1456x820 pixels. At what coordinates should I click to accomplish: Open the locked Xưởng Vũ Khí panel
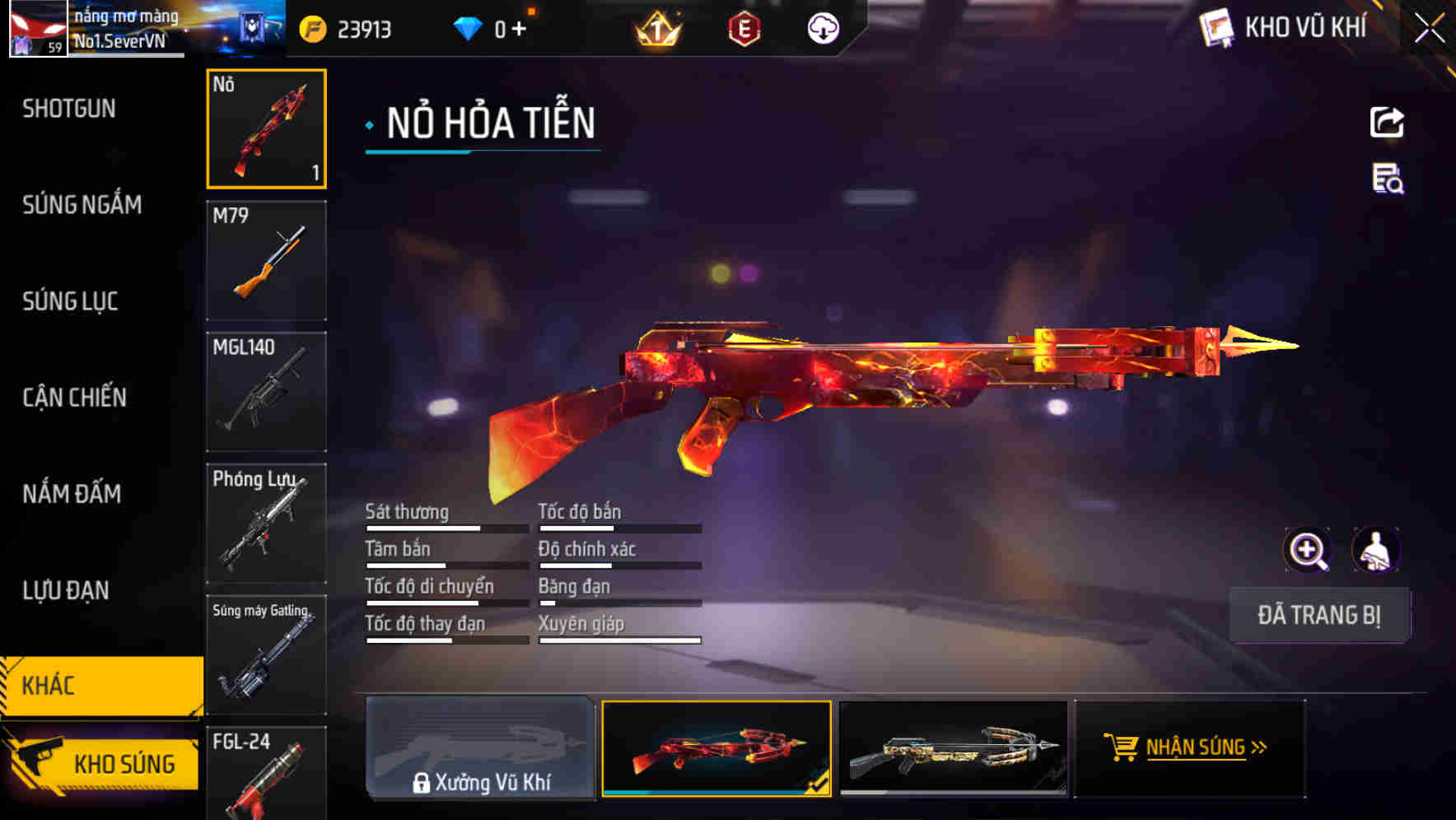coord(481,748)
